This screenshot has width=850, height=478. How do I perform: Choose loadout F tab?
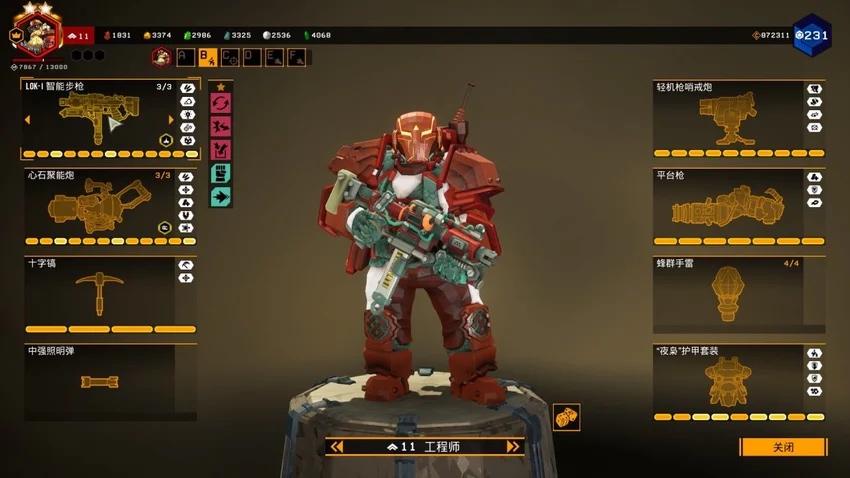297,57
